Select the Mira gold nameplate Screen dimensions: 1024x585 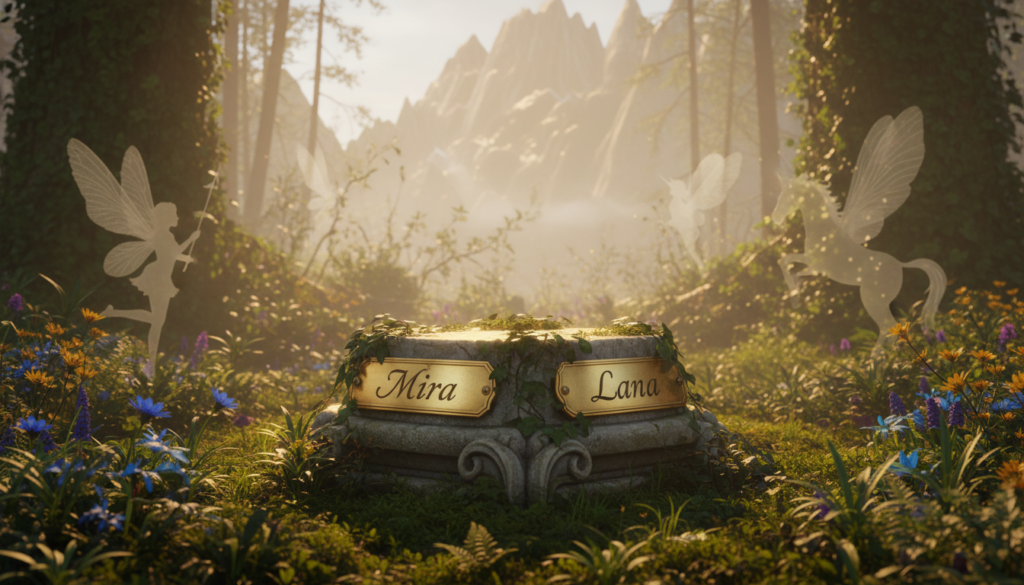pyautogui.click(x=423, y=386)
